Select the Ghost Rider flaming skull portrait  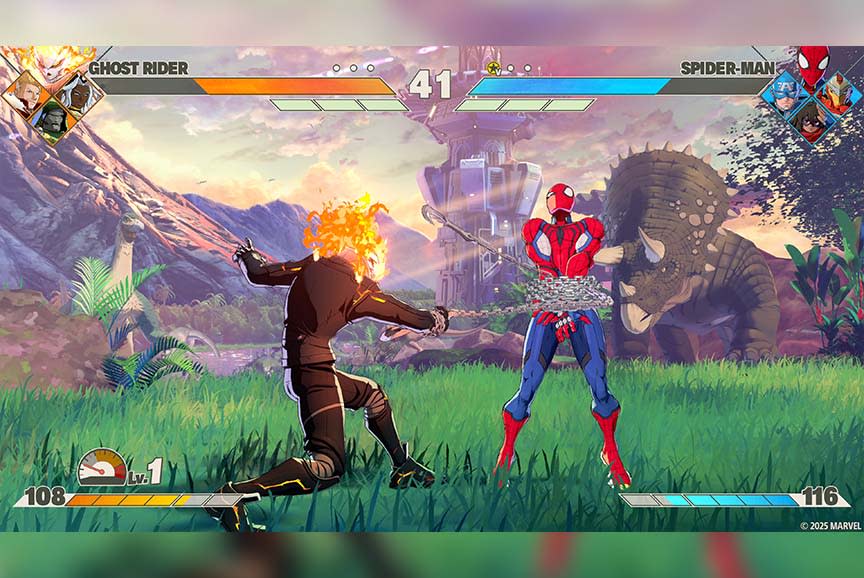pos(48,62)
